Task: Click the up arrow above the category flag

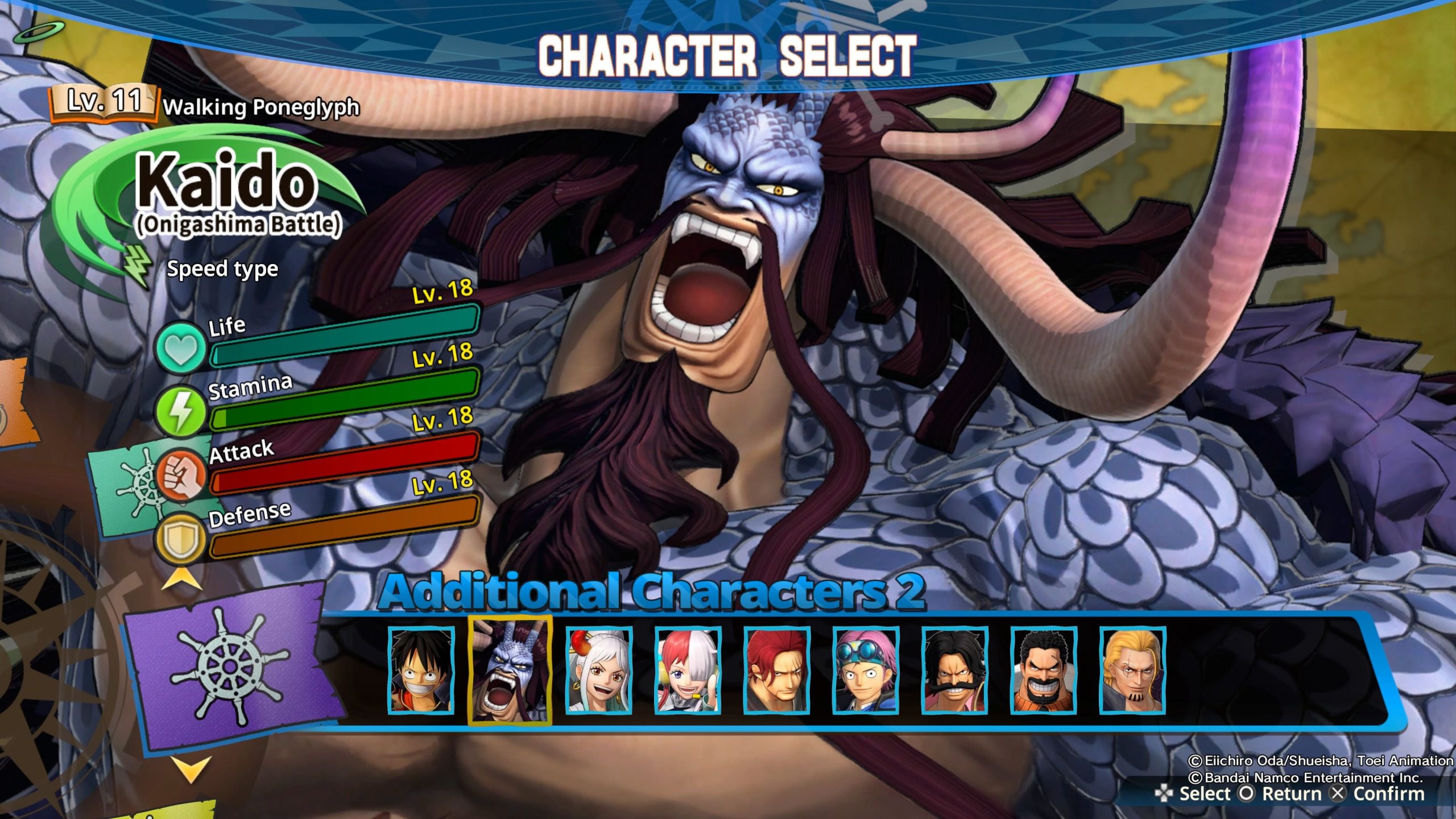Action: (182, 580)
